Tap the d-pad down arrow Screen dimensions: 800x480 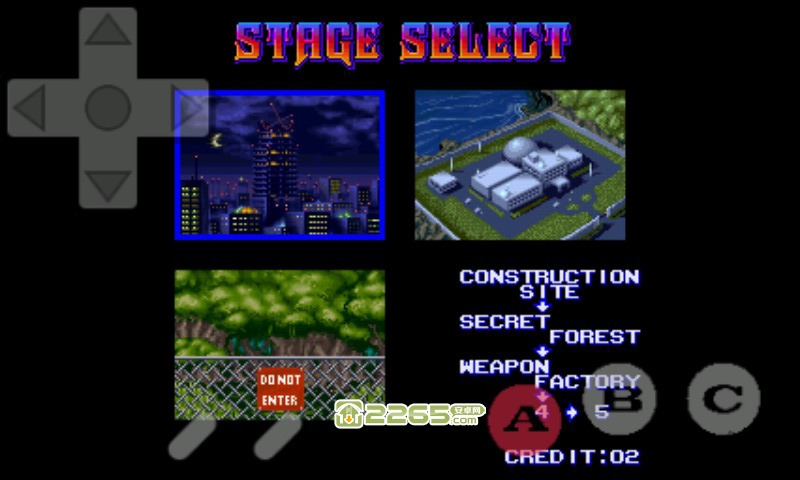pos(108,184)
